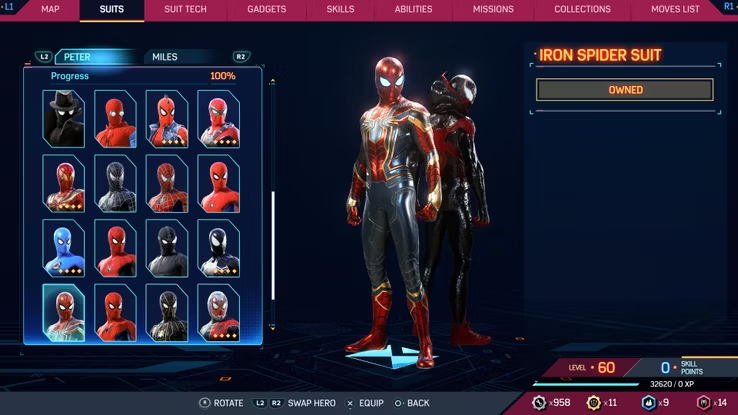
Task: View the Collections tab
Action: 582,9
